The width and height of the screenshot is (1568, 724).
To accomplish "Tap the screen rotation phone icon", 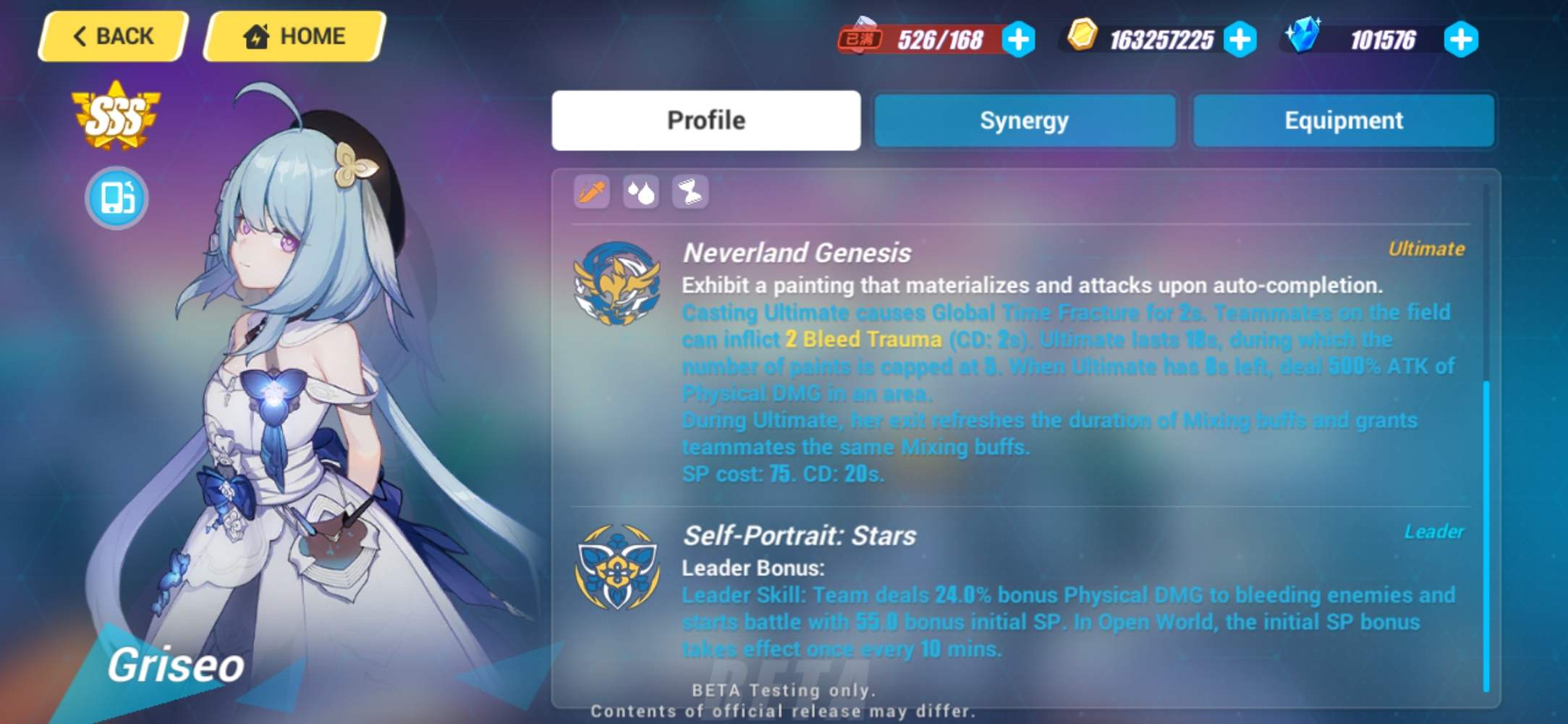I will coord(116,198).
